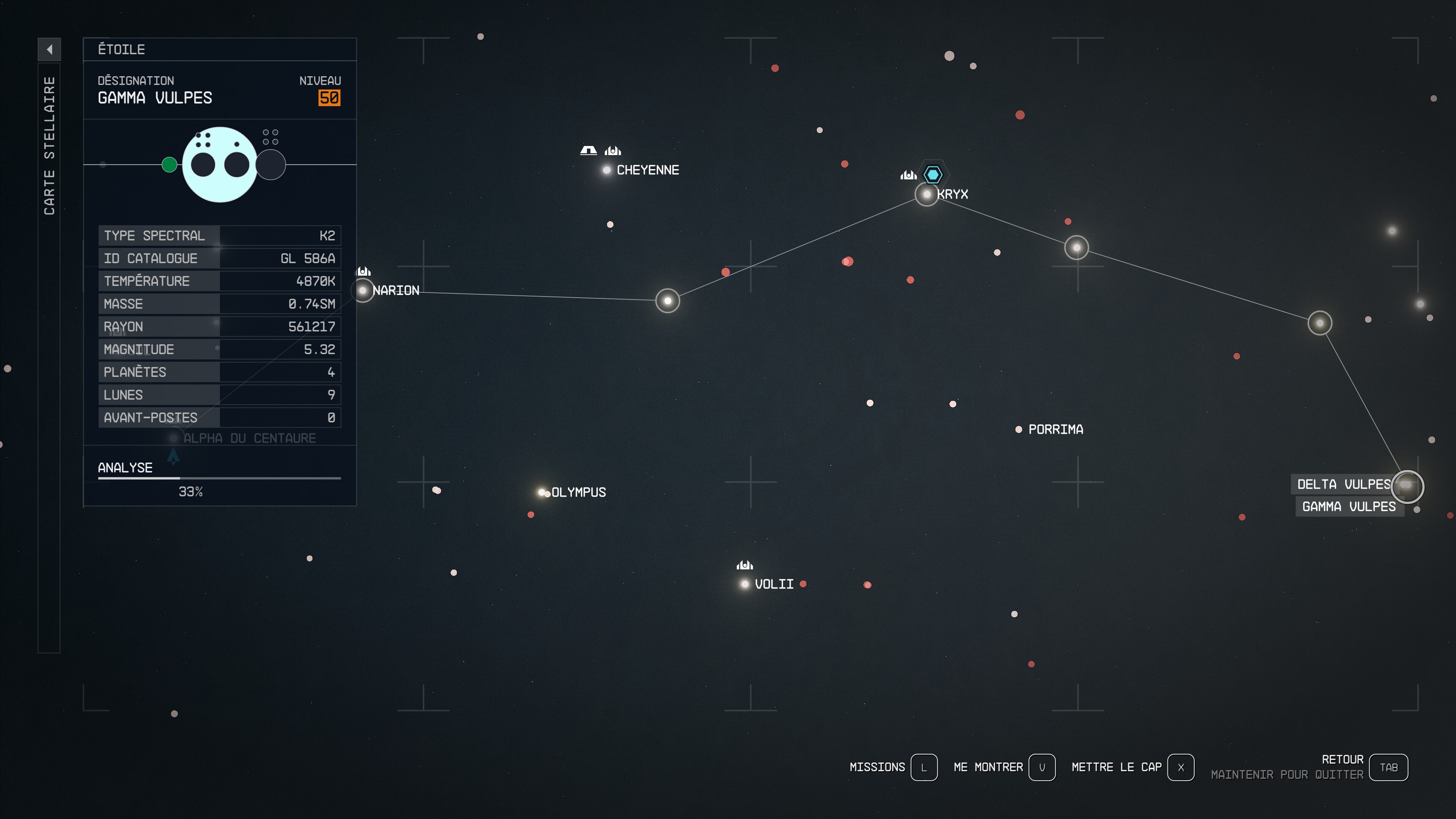The image size is (1456, 819).
Task: Collapse the Carte Stellaire sidebar with the arrow
Action: click(x=50, y=50)
